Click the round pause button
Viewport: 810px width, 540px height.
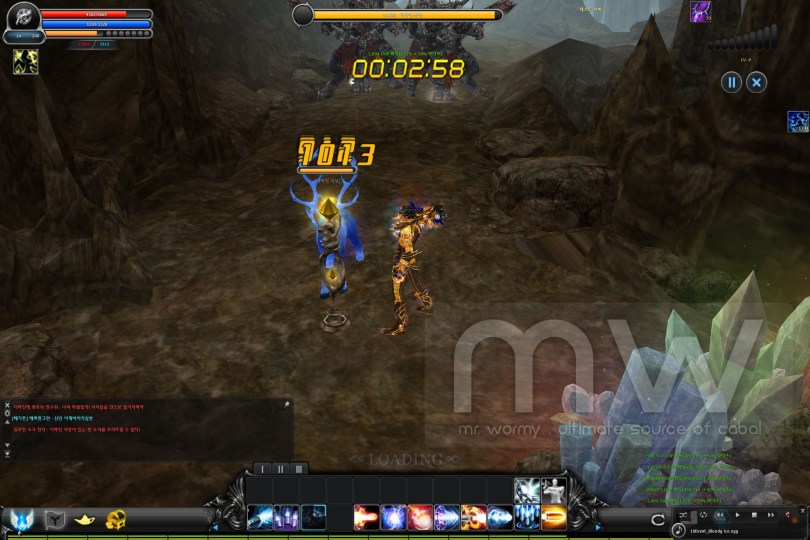[732, 83]
